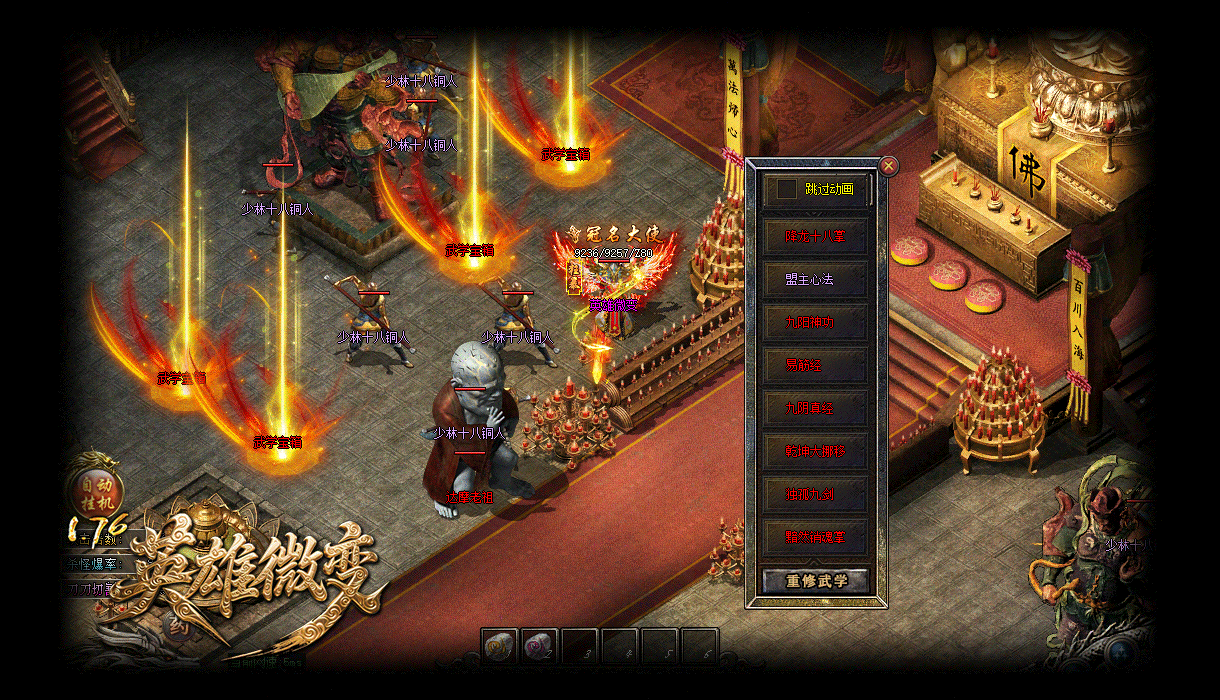The width and height of the screenshot is (1220, 700).
Task: Click the 重修武学 reset skills button
Action: [x=815, y=581]
